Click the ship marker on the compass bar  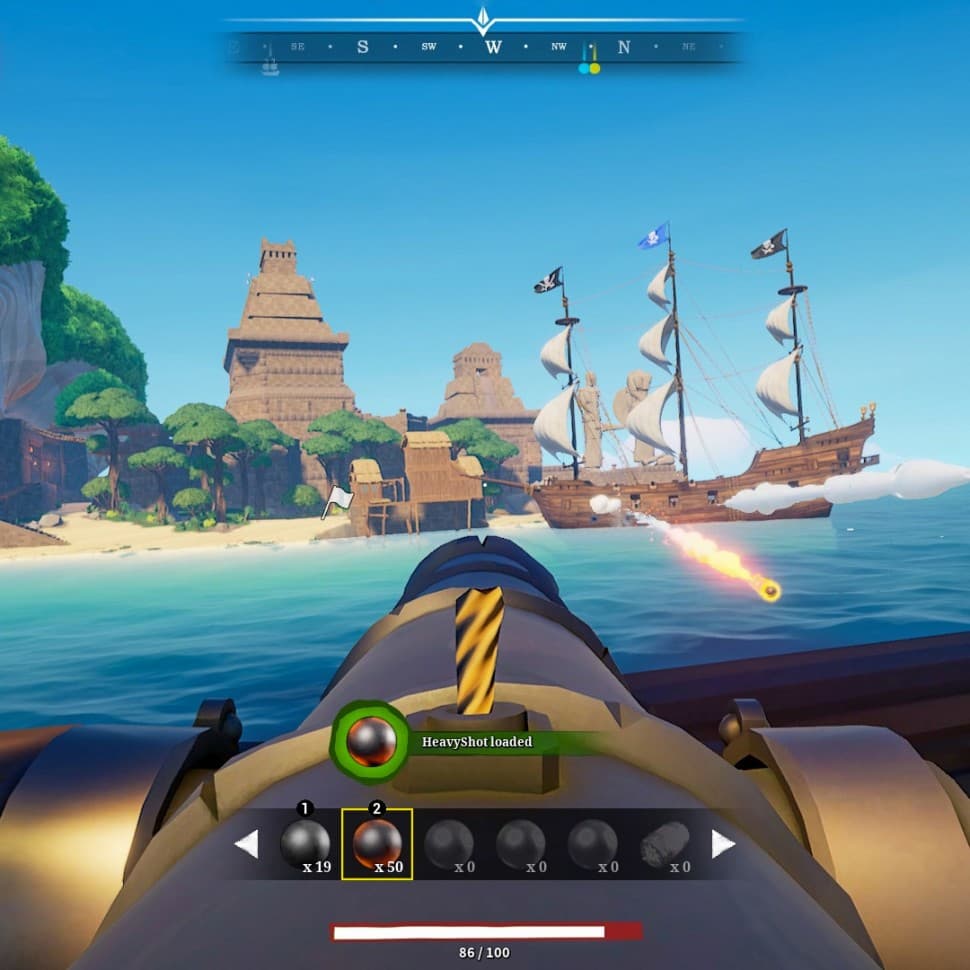click(x=269, y=65)
